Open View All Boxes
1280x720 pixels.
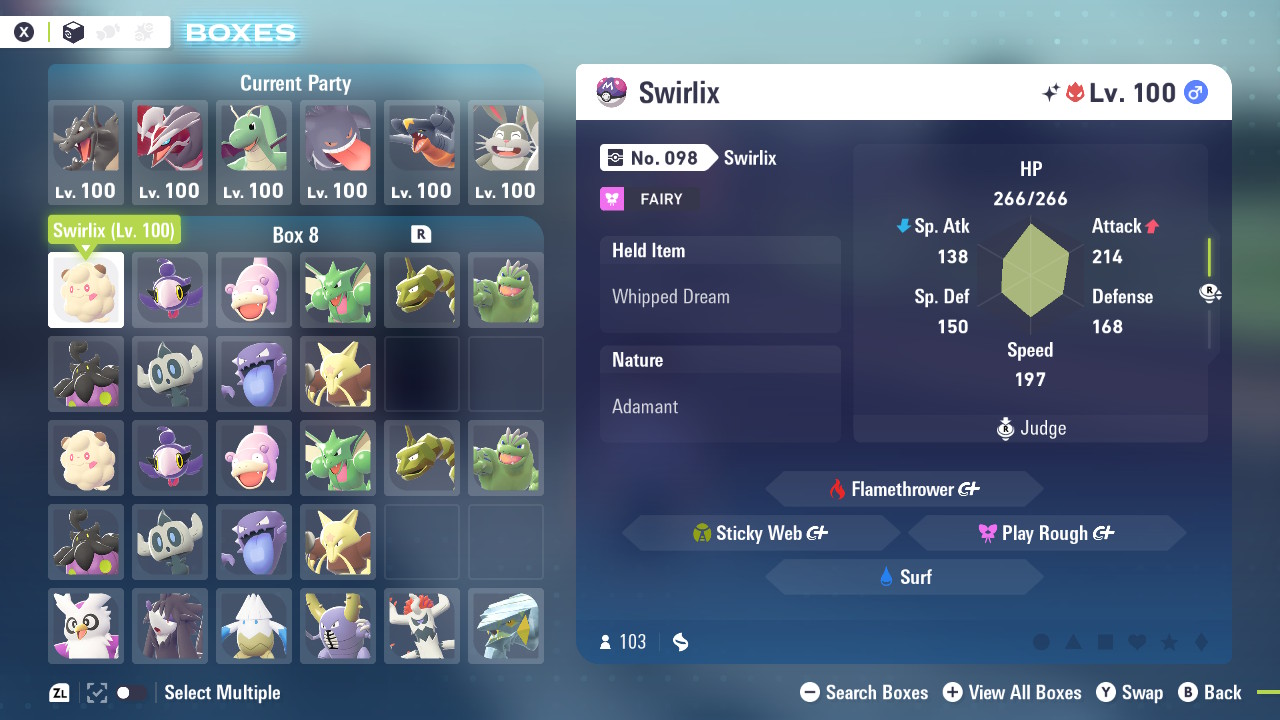click(1012, 692)
